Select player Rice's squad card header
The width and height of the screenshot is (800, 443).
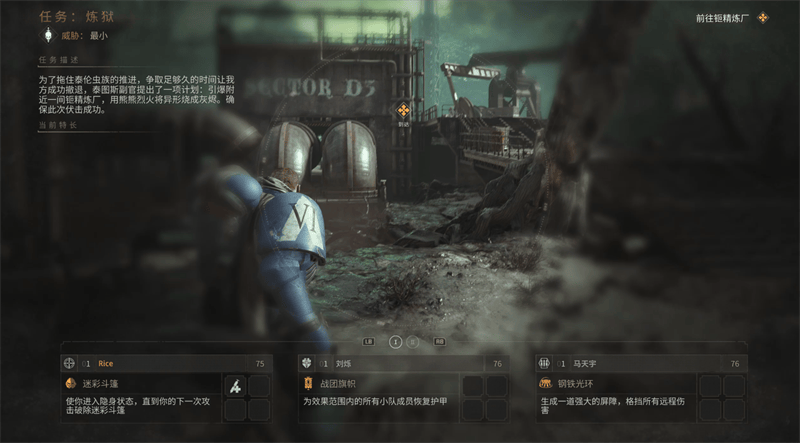click(x=152, y=364)
